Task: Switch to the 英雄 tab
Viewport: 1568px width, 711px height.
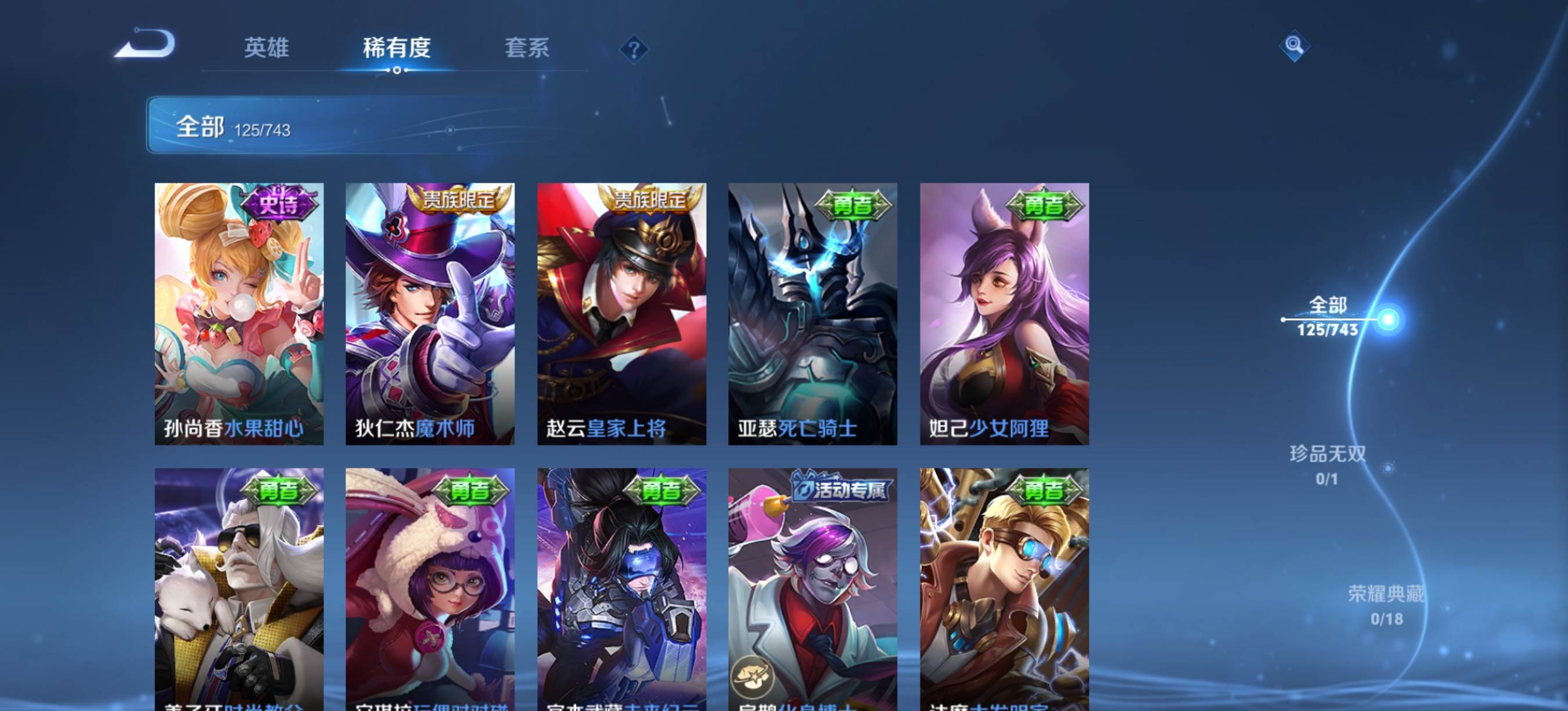Action: [266, 48]
